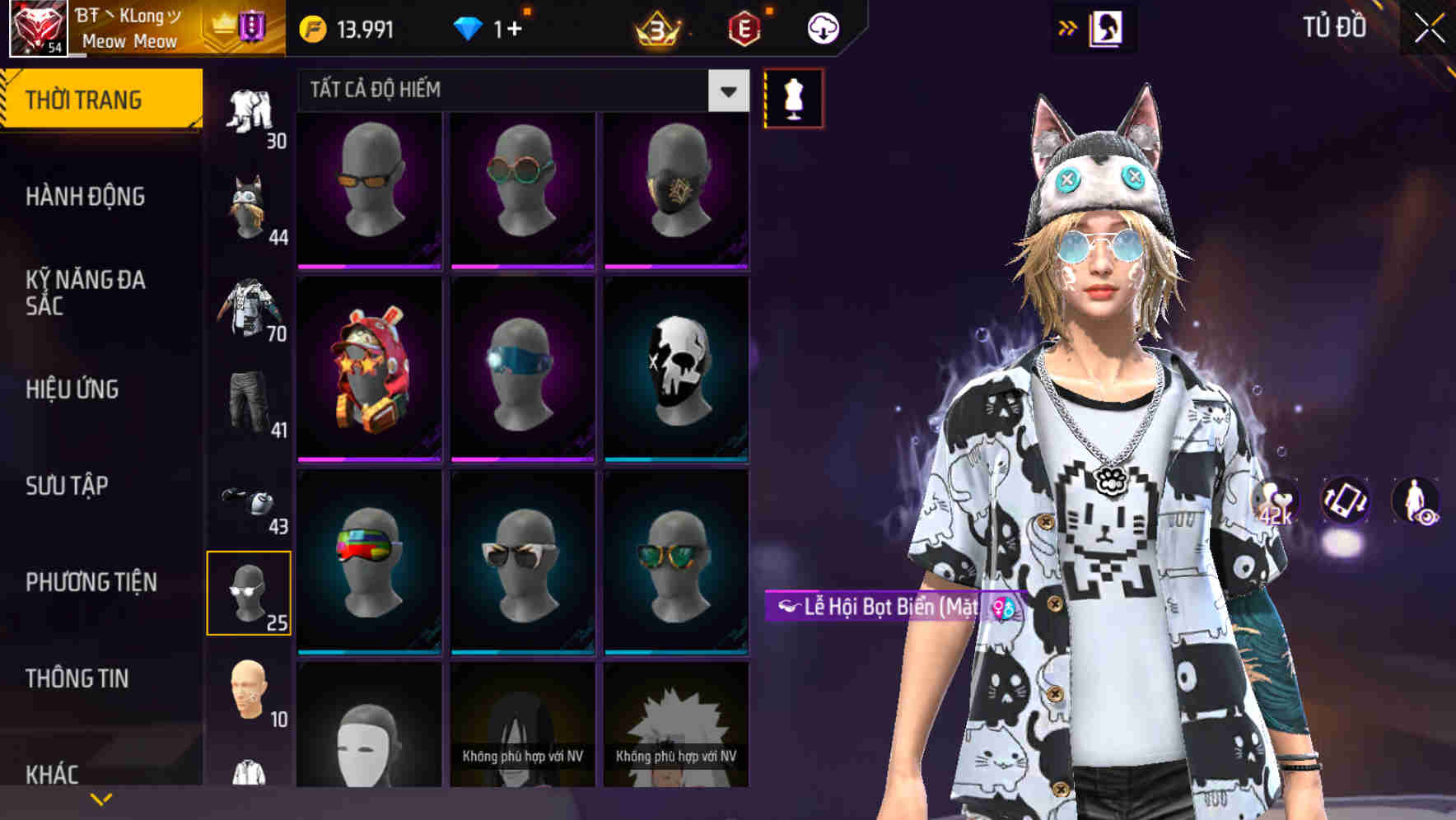Open the shoes category with count 43
The height and width of the screenshot is (820, 1456).
(251, 502)
